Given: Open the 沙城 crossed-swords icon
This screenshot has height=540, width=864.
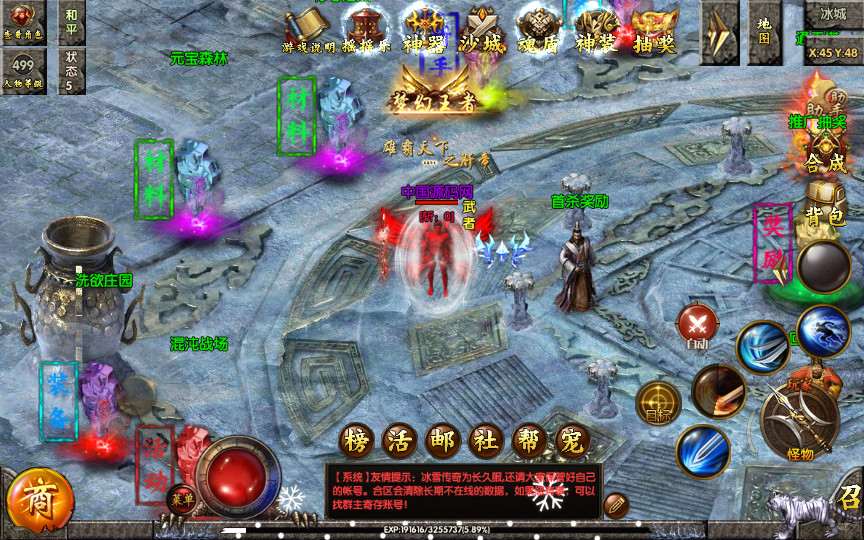Looking at the screenshot, I should coord(482,28).
